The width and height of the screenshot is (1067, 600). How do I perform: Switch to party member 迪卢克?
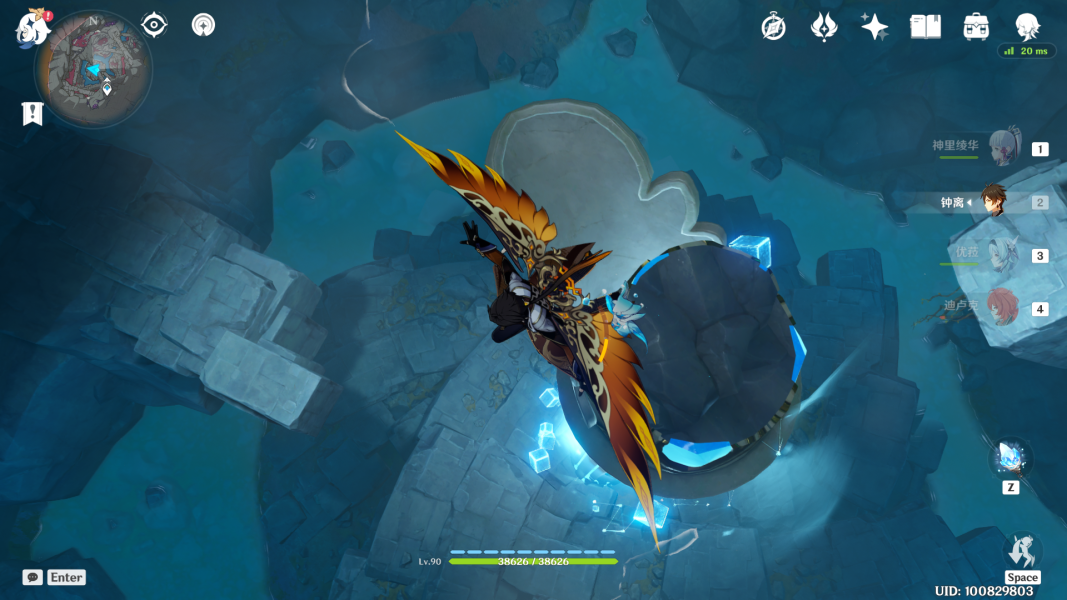1003,308
